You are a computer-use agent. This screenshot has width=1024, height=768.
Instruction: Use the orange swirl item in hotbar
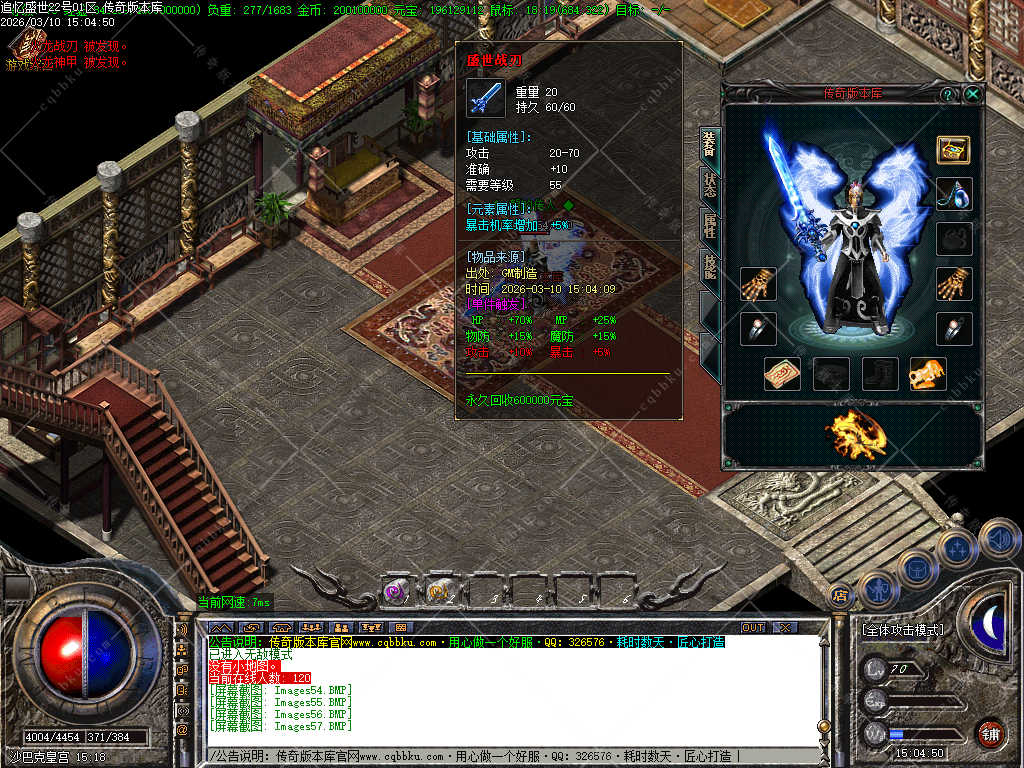(x=439, y=592)
